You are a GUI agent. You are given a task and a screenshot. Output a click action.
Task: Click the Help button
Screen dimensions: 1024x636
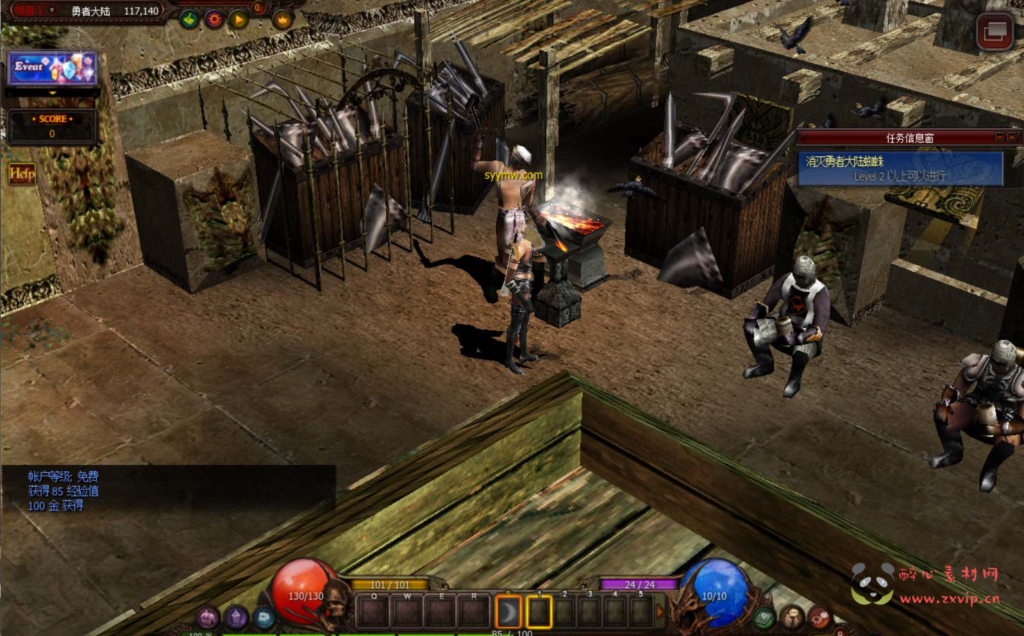[21, 174]
